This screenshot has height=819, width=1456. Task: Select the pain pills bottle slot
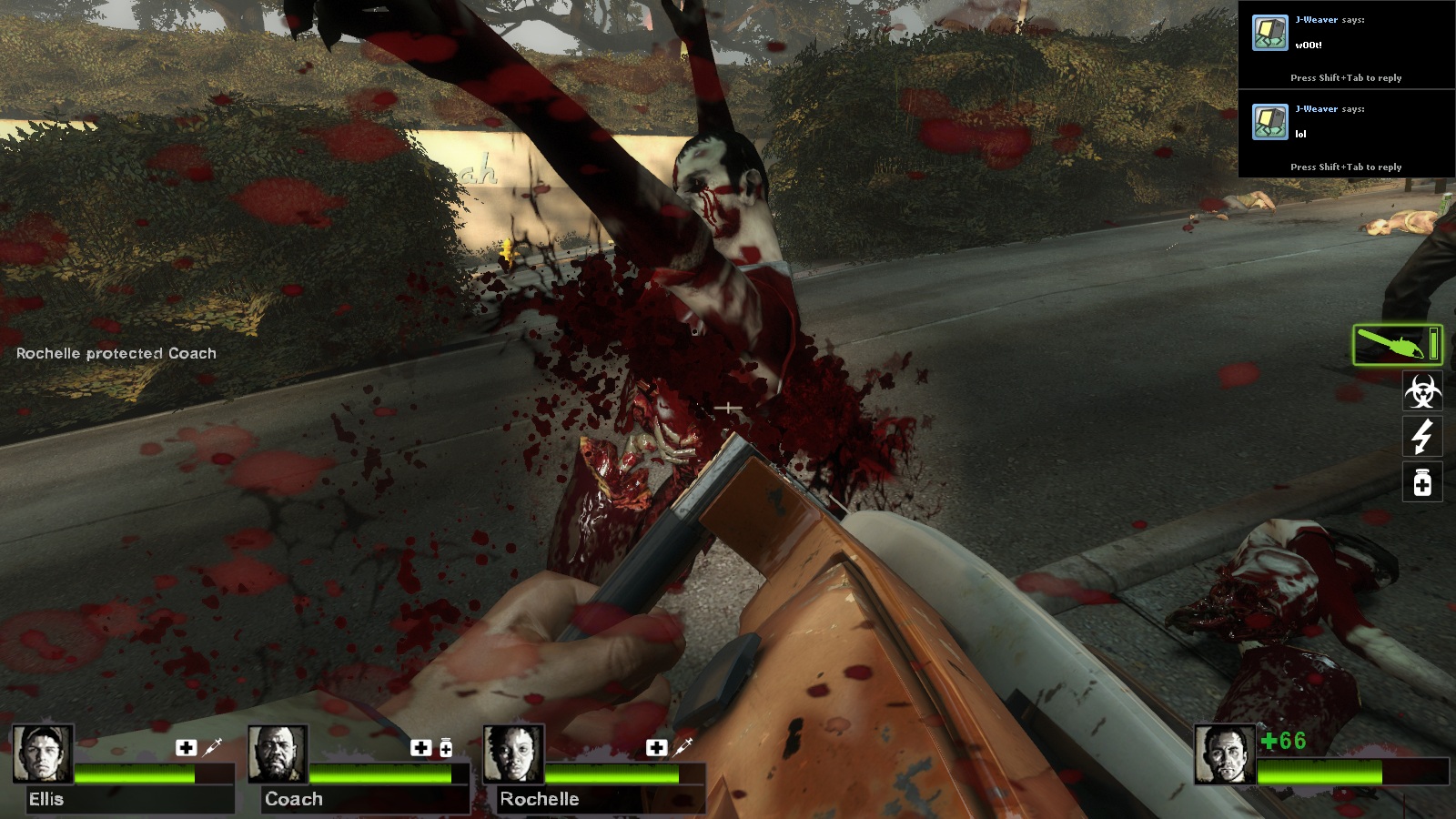tap(1422, 482)
